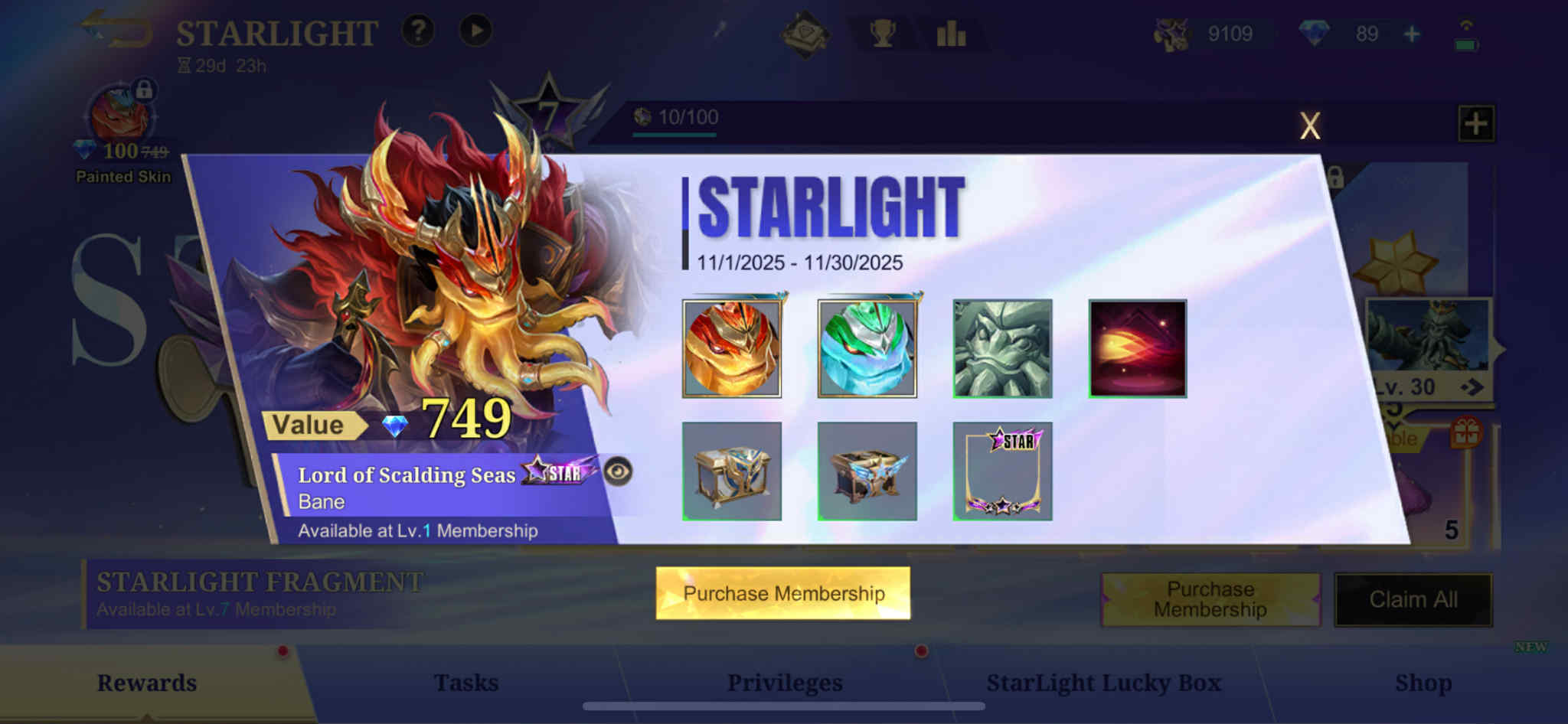This screenshot has width=1568, height=724.
Task: Open the Starlight help info
Action: pos(417,31)
